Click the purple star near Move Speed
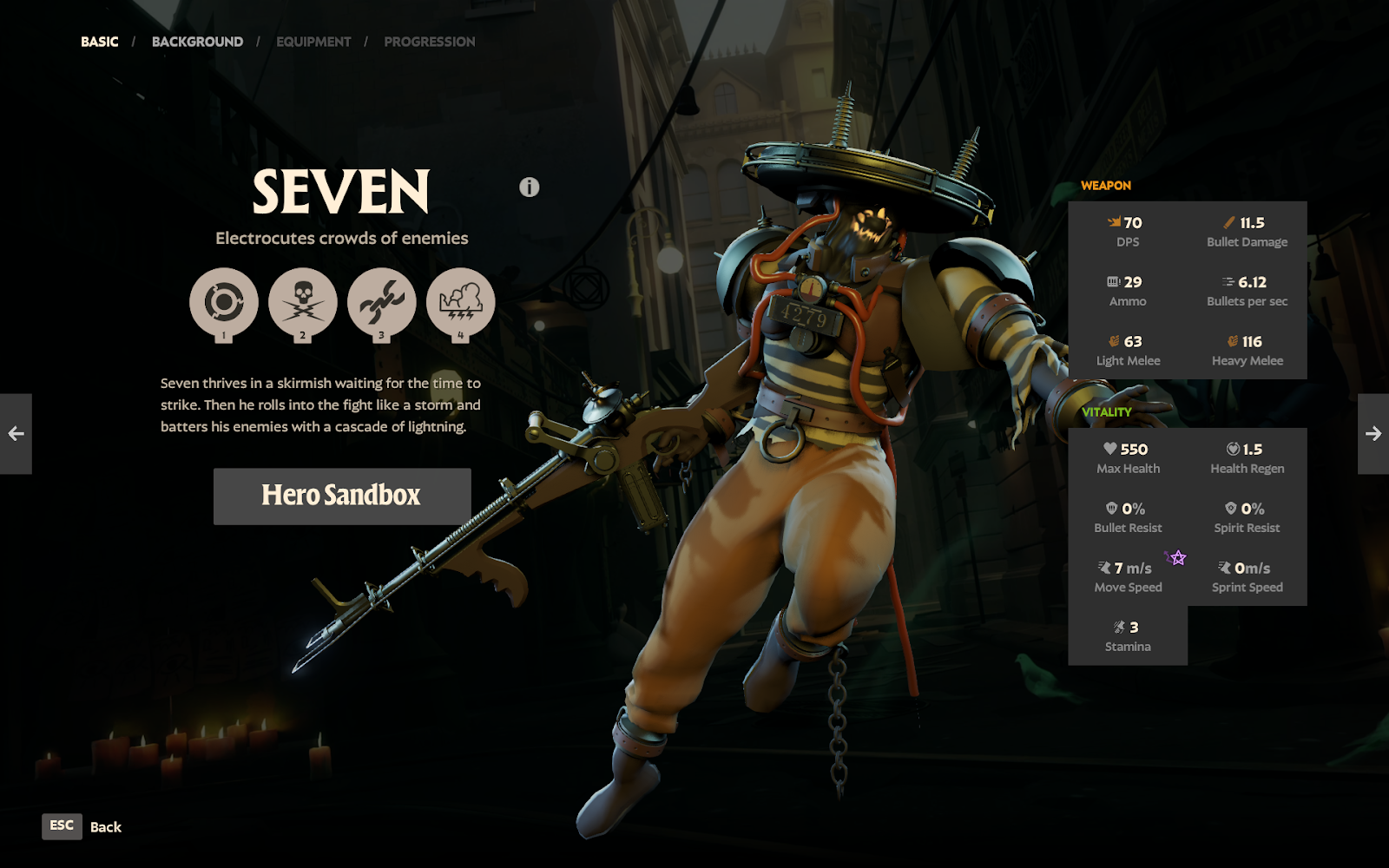This screenshot has width=1389, height=868. coord(1177,558)
